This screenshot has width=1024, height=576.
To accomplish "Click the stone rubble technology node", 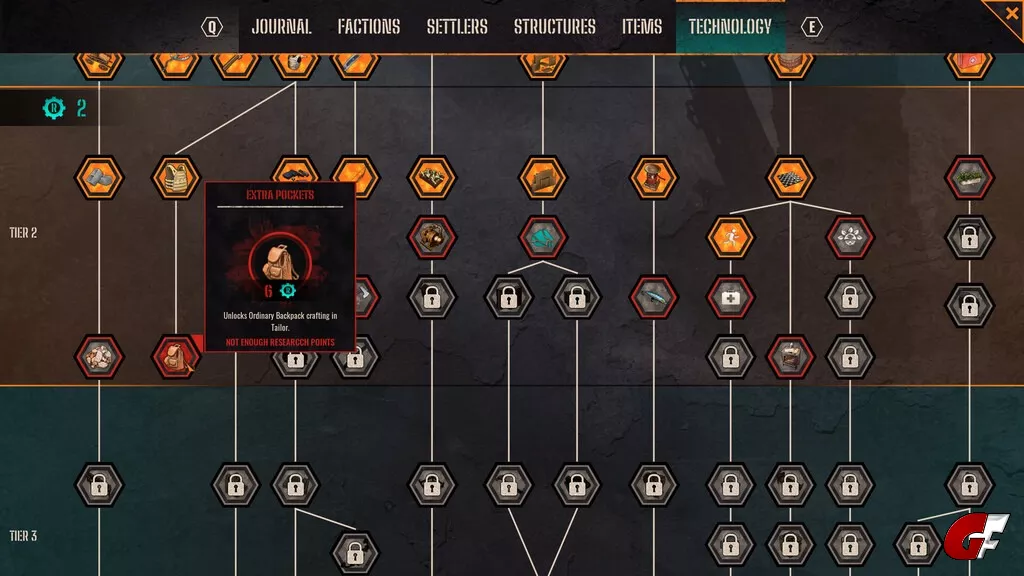I will 99,356.
